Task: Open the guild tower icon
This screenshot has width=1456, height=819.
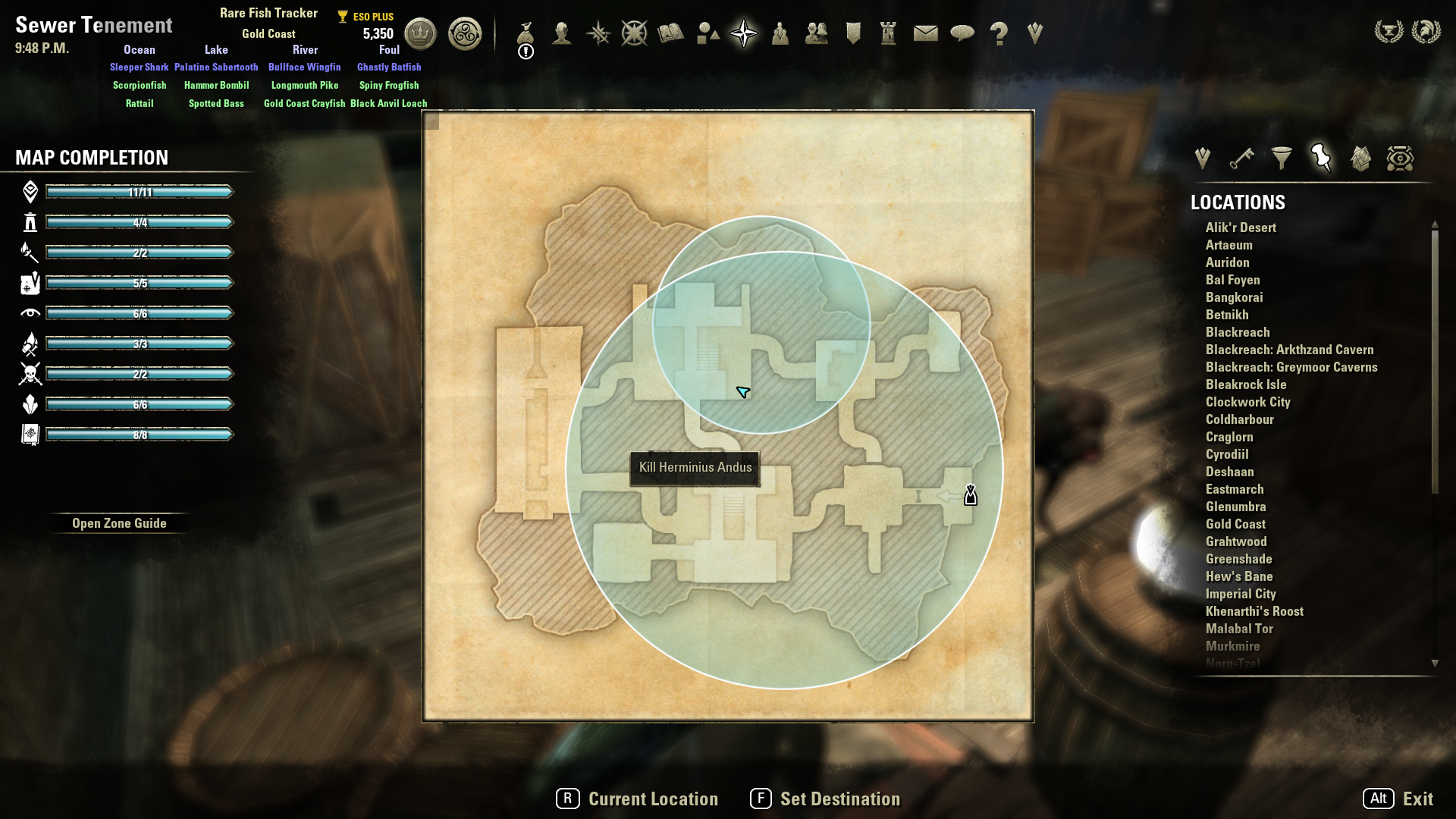Action: pos(889,34)
